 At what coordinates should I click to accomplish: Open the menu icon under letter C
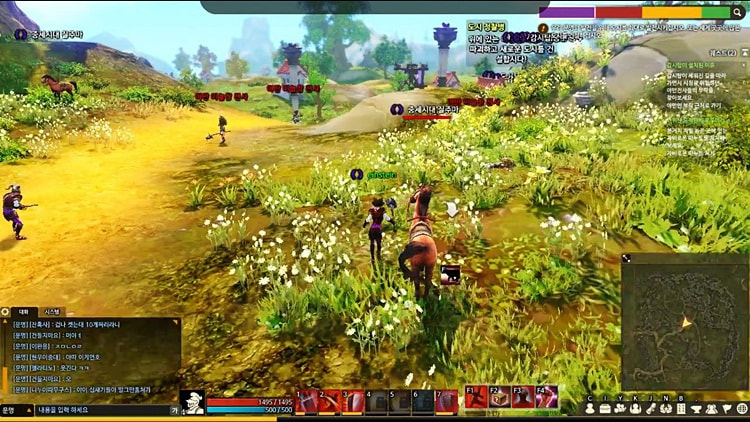590,408
